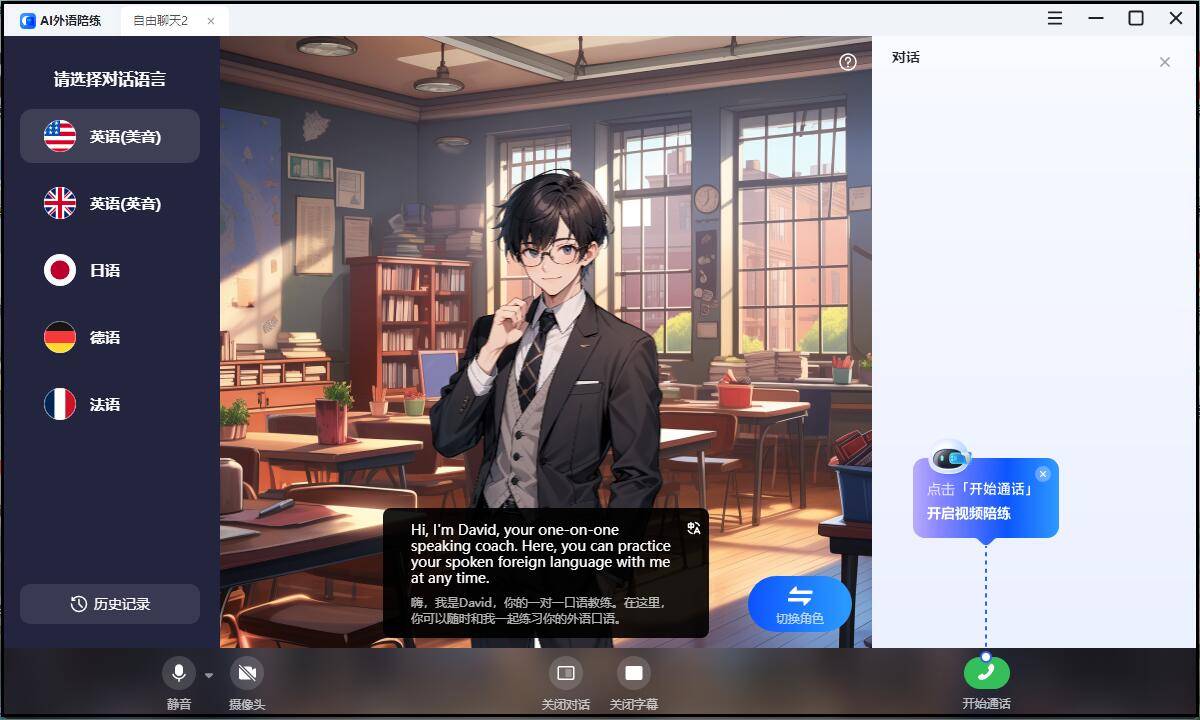The height and width of the screenshot is (720, 1200).
Task: Open the window hamburger menu
Action: click(x=1055, y=18)
